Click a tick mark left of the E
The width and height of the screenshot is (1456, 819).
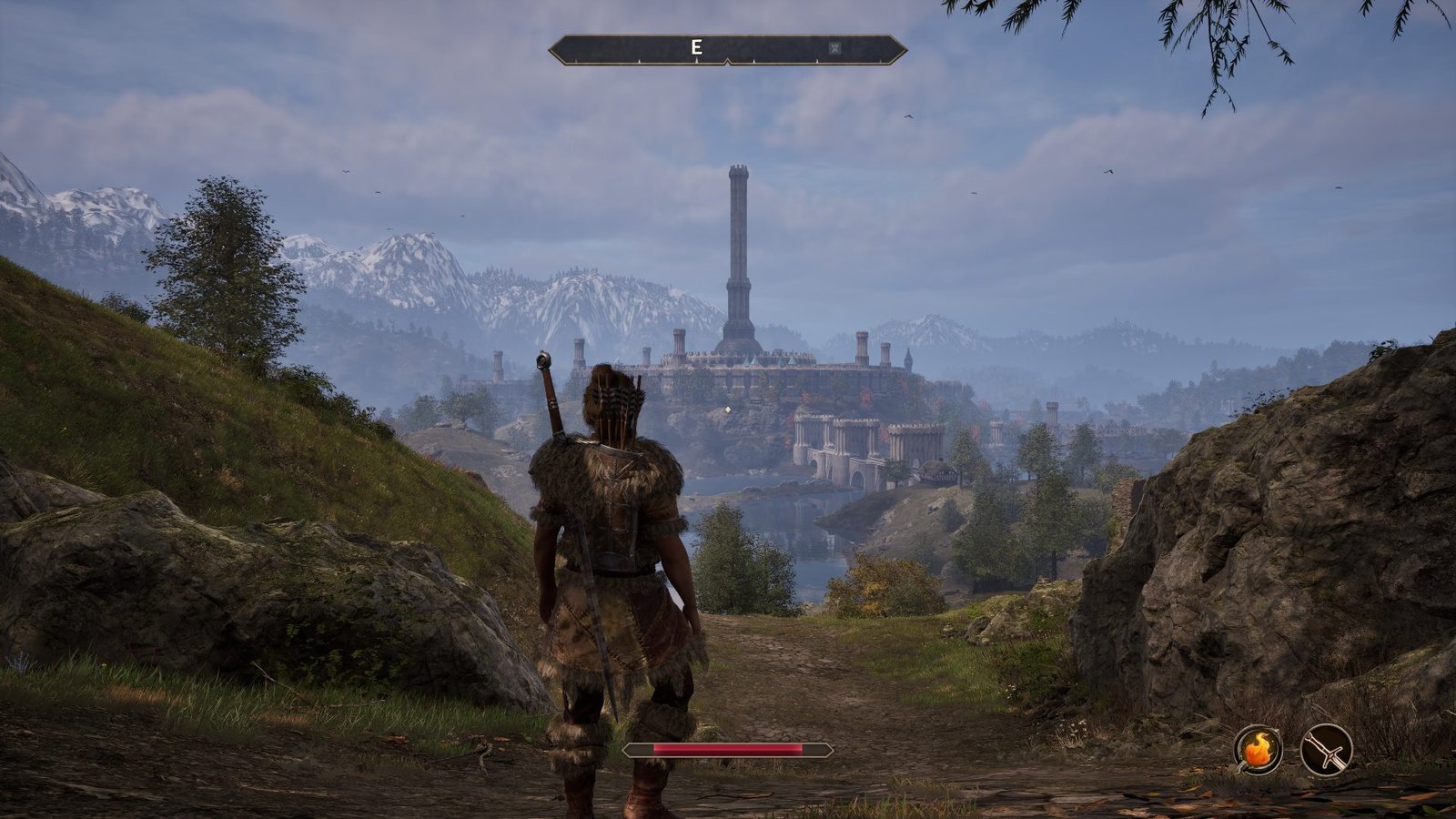pyautogui.click(x=639, y=60)
